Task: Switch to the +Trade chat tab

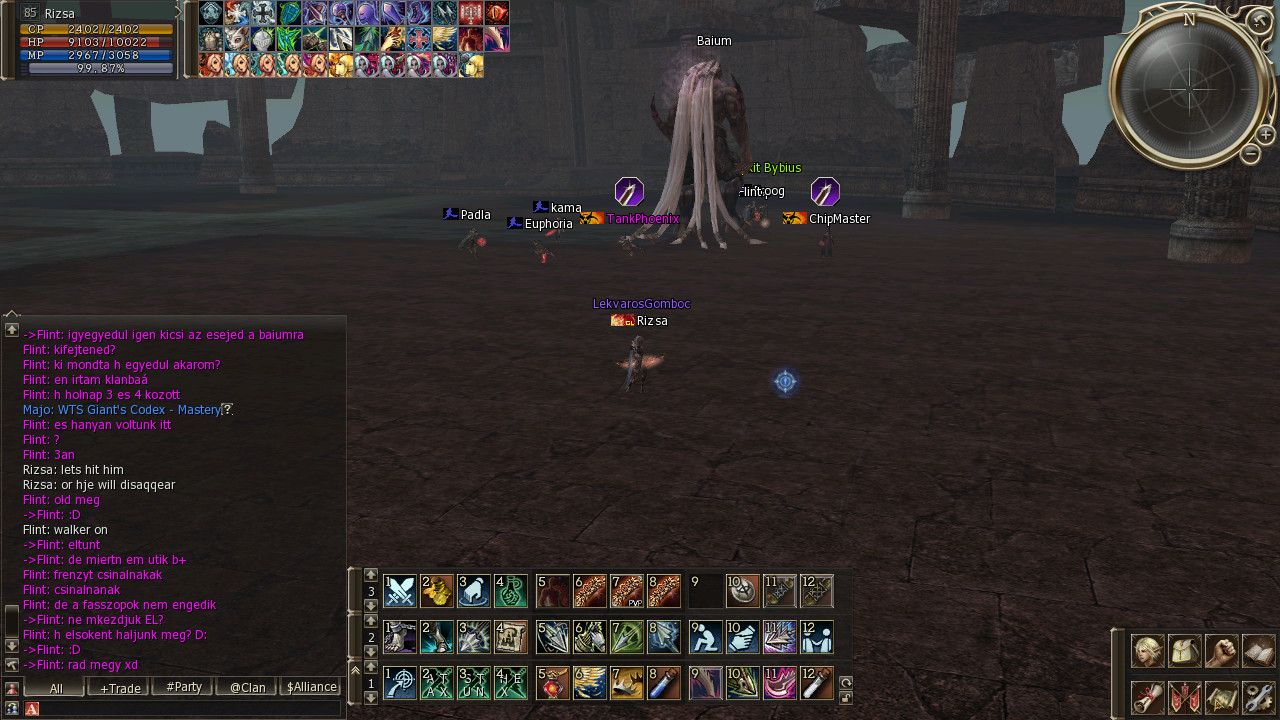Action: tap(120, 687)
